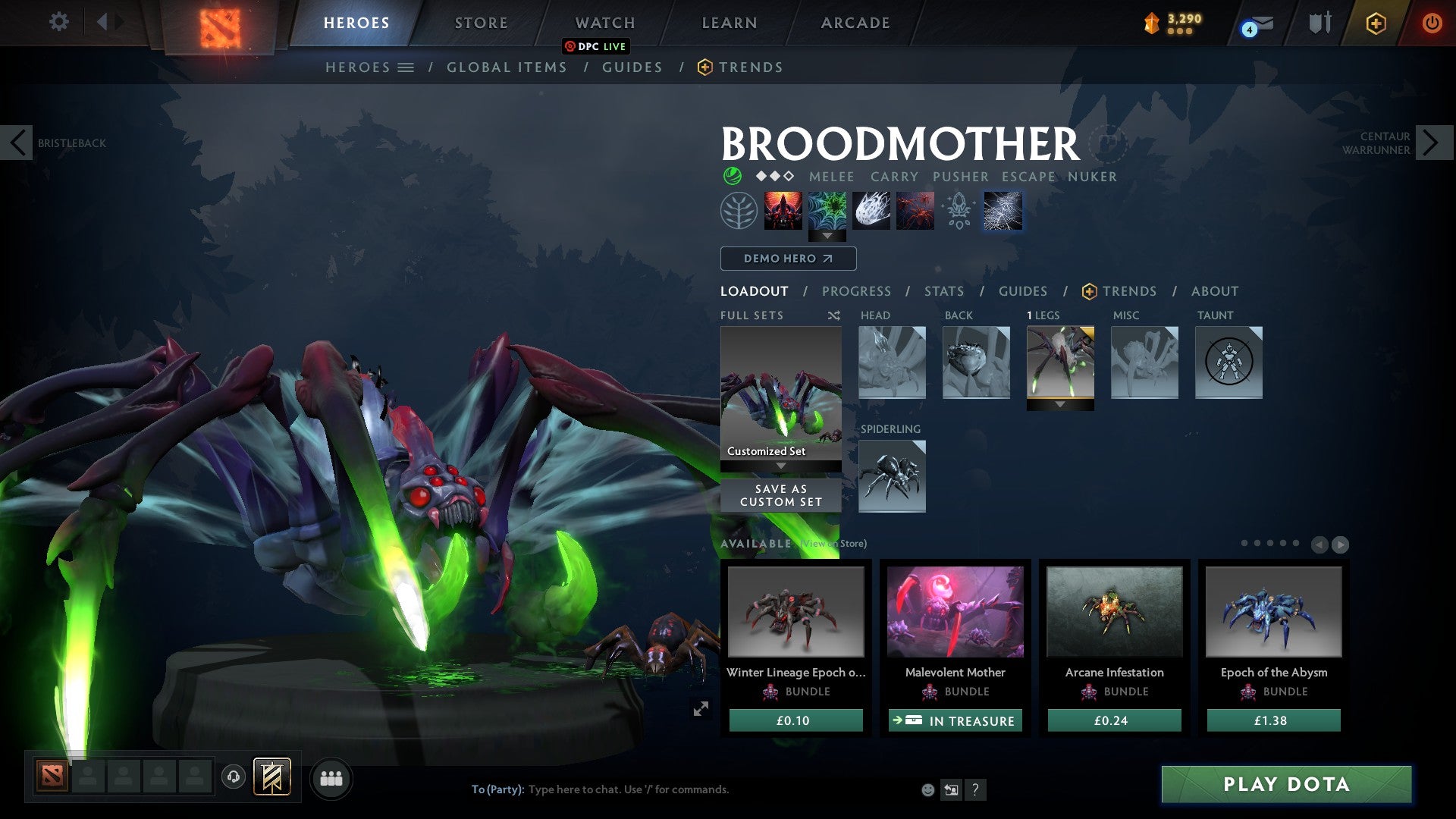Click the power button icon
Screen dimensions: 1456x819
click(x=1432, y=23)
